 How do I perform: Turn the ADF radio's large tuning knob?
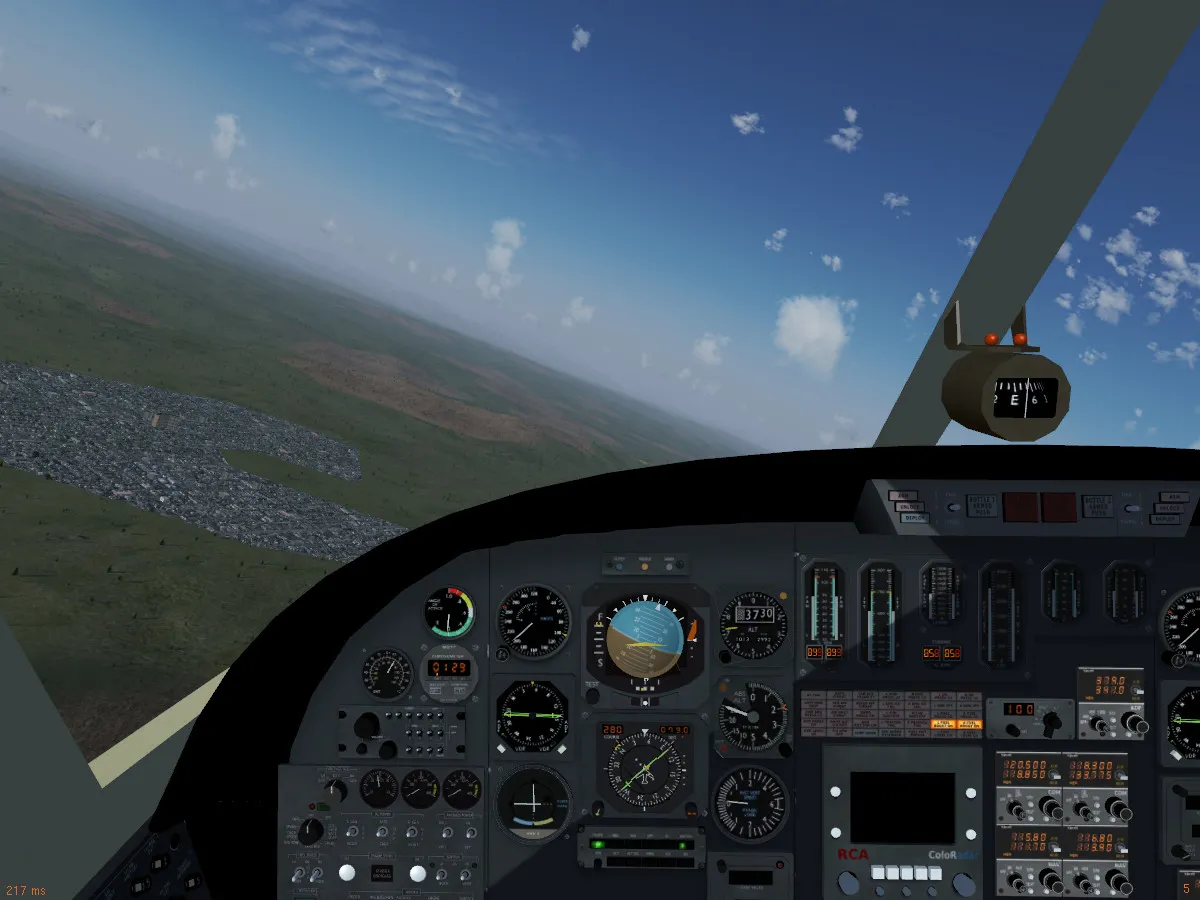(x=1133, y=722)
